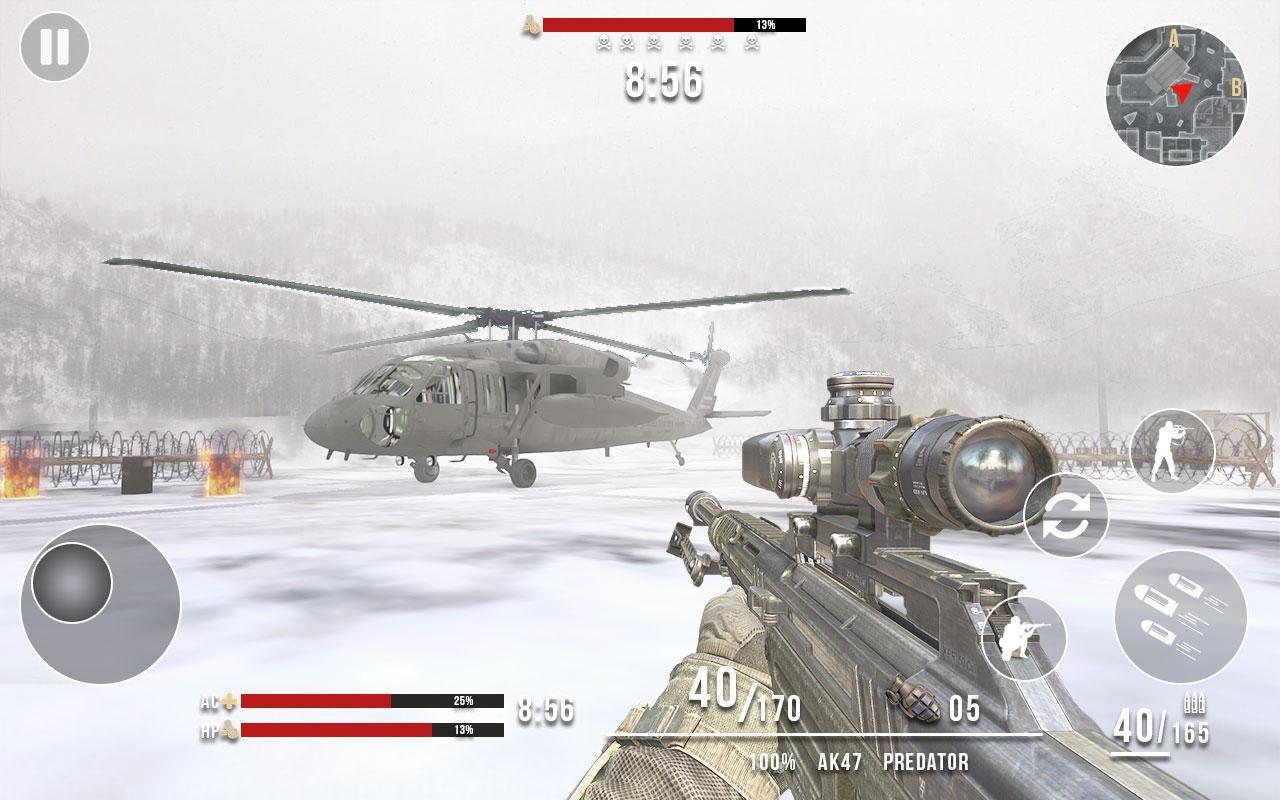Tap the red arrow on the minimap
This screenshot has height=800, width=1280.
coord(1180,92)
